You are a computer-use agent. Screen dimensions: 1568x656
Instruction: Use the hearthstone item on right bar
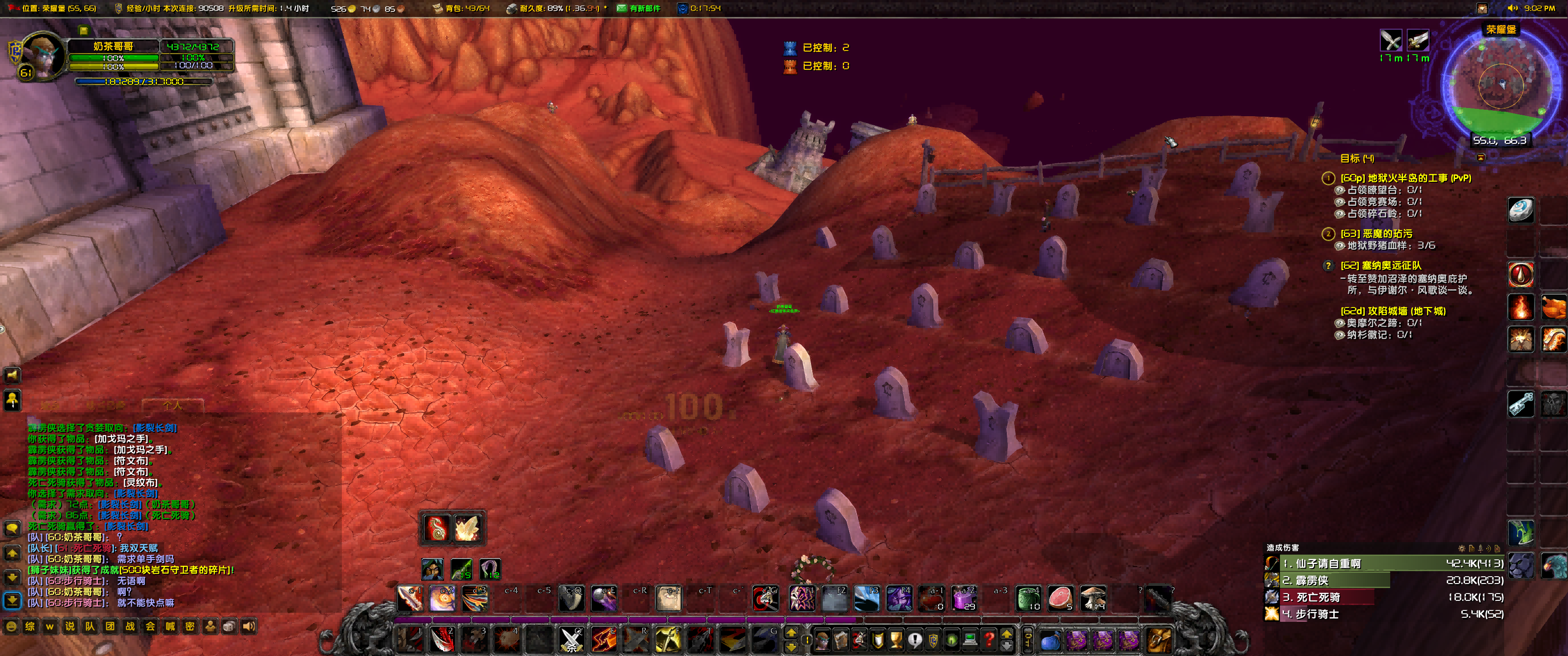1520,210
